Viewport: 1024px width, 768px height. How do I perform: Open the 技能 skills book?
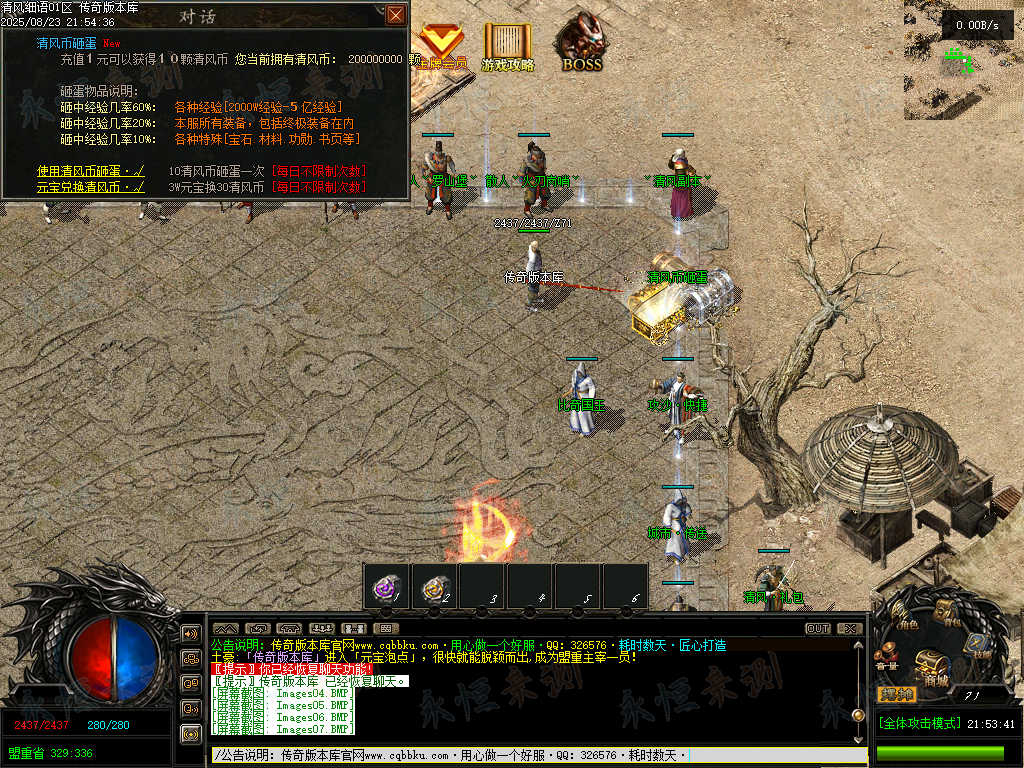coord(980,646)
